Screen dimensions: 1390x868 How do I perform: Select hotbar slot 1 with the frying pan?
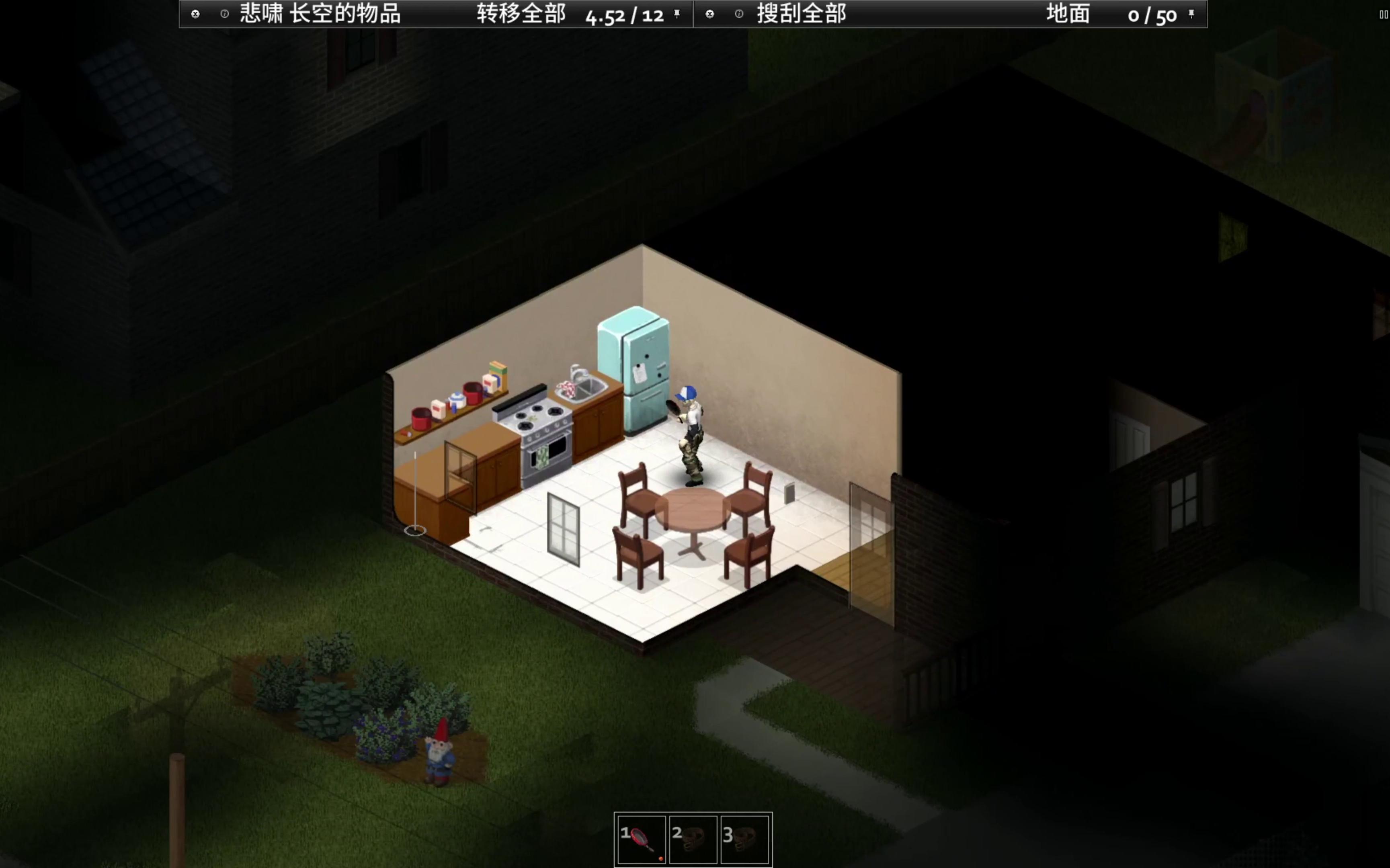click(641, 839)
